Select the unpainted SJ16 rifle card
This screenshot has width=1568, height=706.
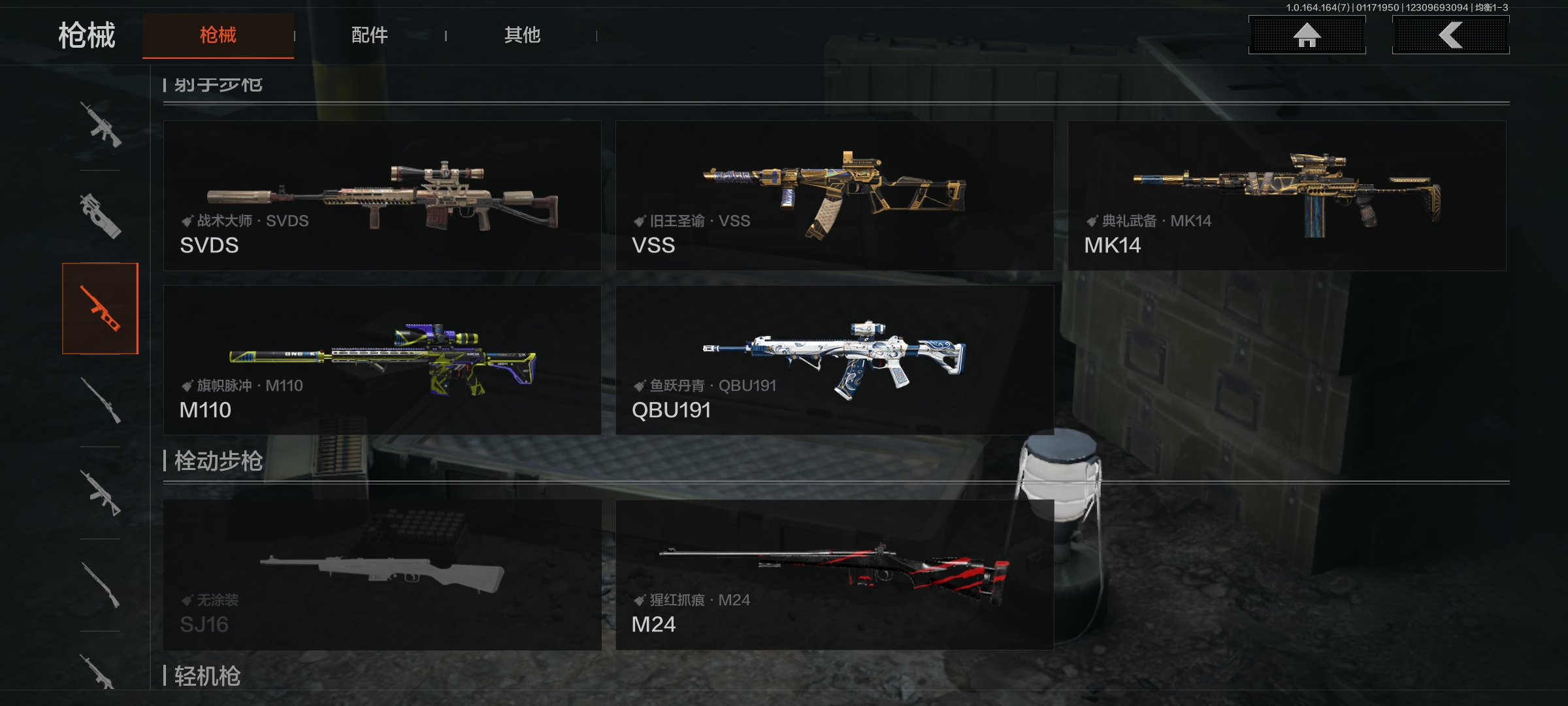click(382, 575)
